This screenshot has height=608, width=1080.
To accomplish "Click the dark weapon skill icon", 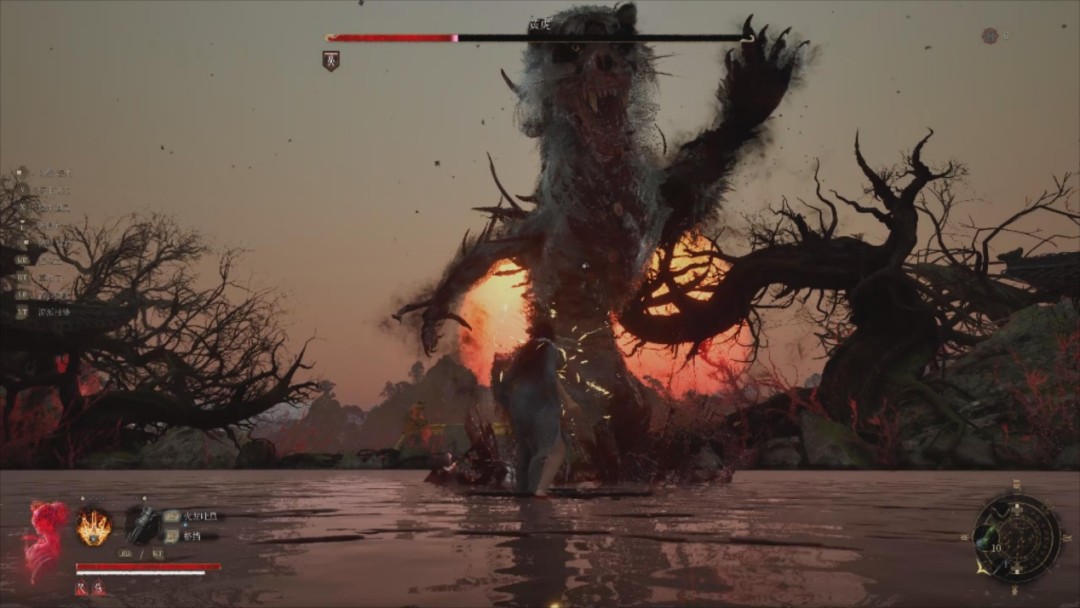I will click(142, 524).
